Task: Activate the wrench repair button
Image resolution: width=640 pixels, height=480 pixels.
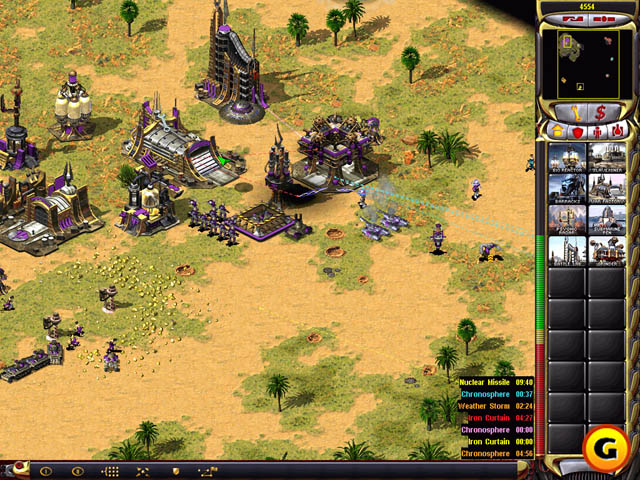Action: coord(575,112)
